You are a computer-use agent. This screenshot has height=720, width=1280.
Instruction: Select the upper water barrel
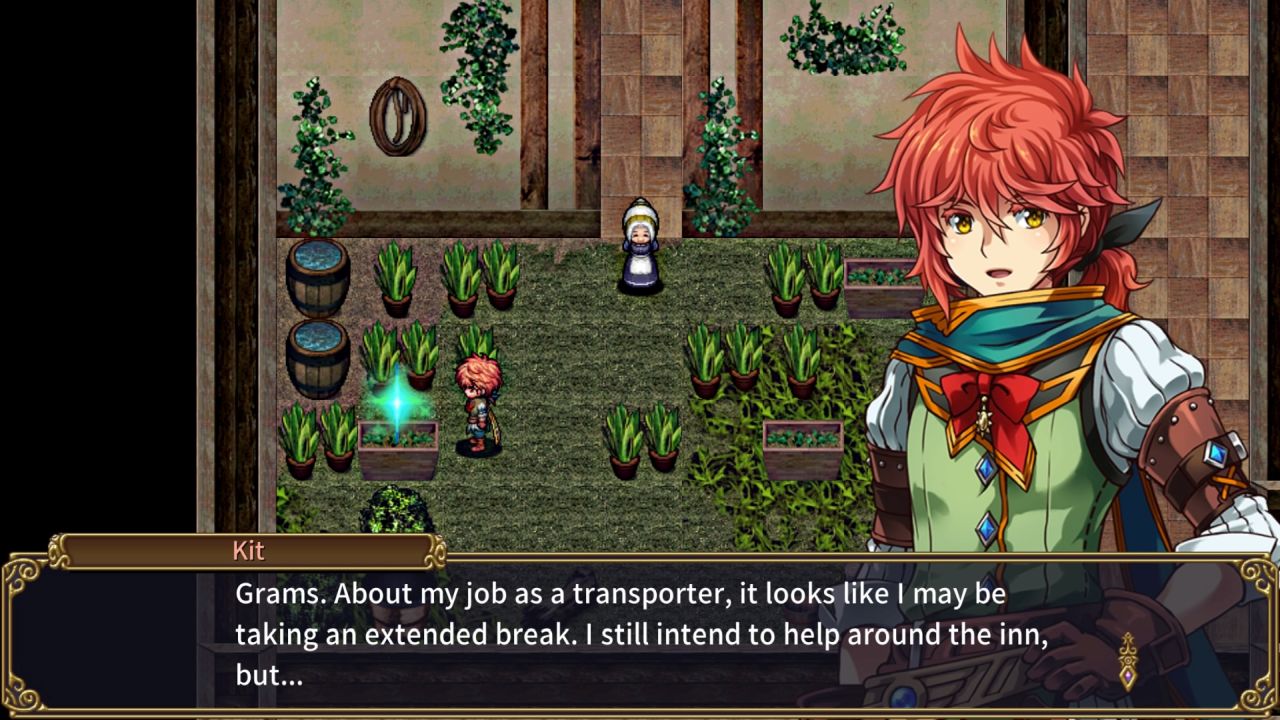[x=316, y=277]
